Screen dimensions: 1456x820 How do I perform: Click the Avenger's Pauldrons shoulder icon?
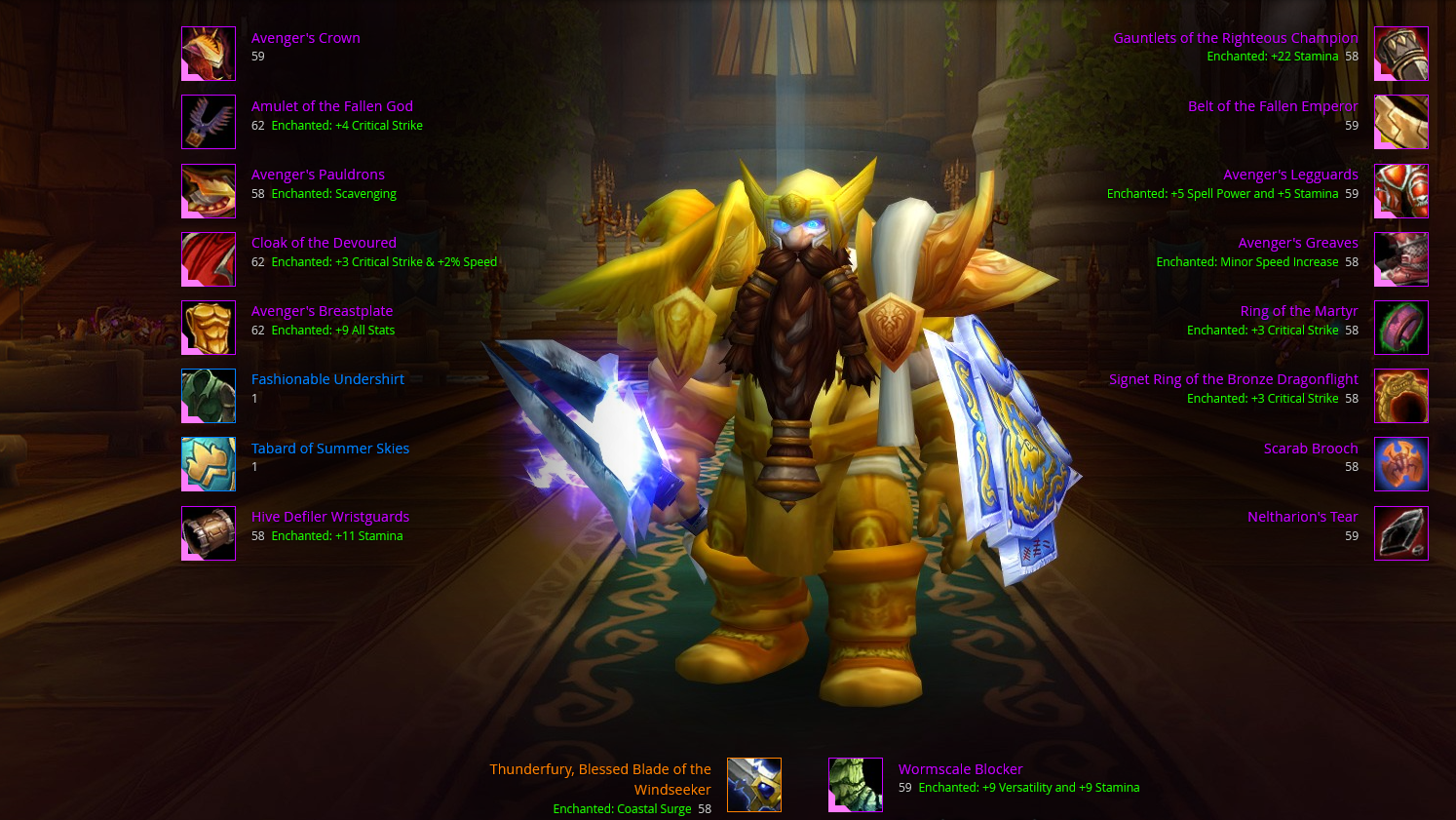click(209, 190)
